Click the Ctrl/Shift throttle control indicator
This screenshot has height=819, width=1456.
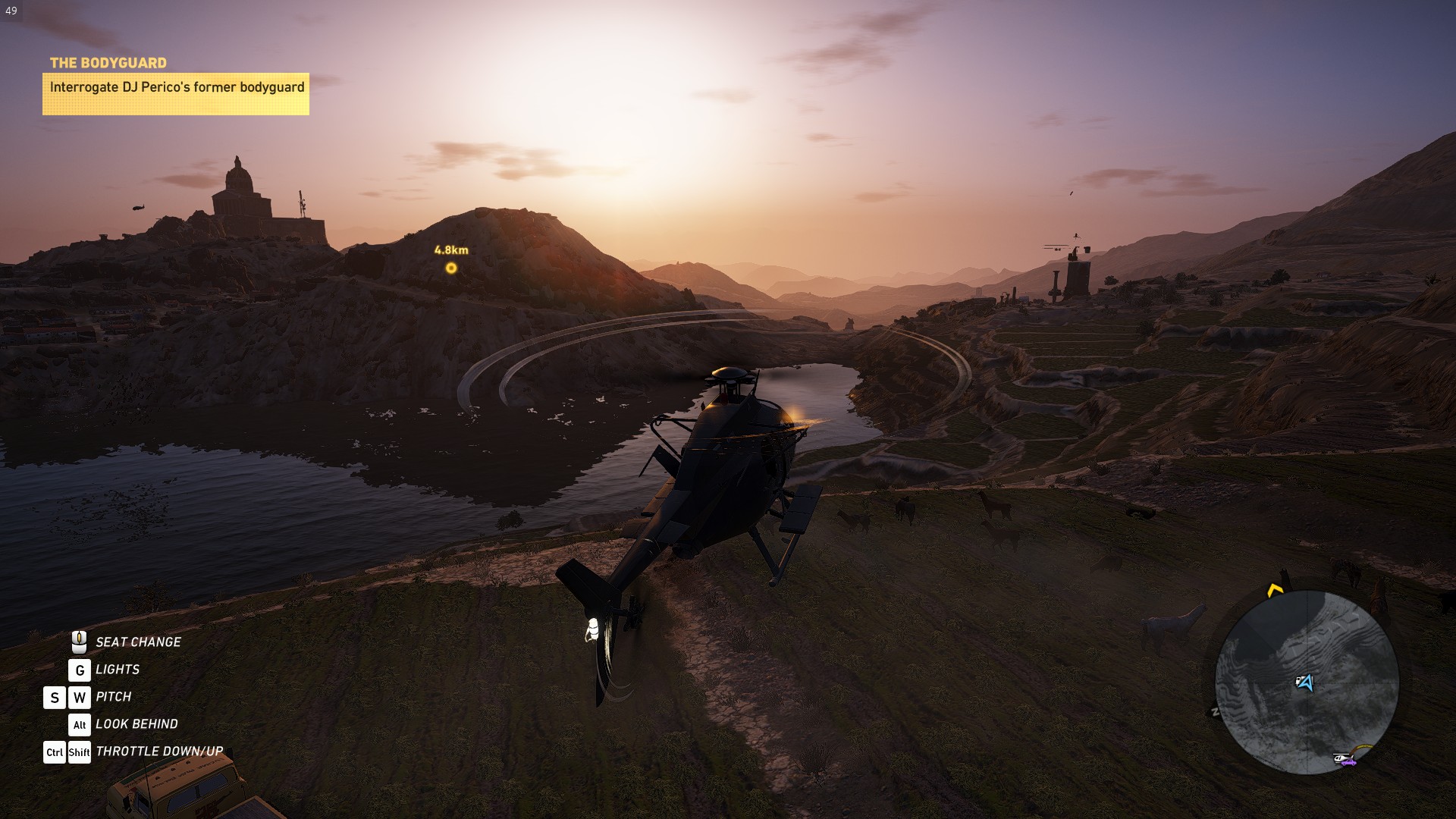pos(67,752)
